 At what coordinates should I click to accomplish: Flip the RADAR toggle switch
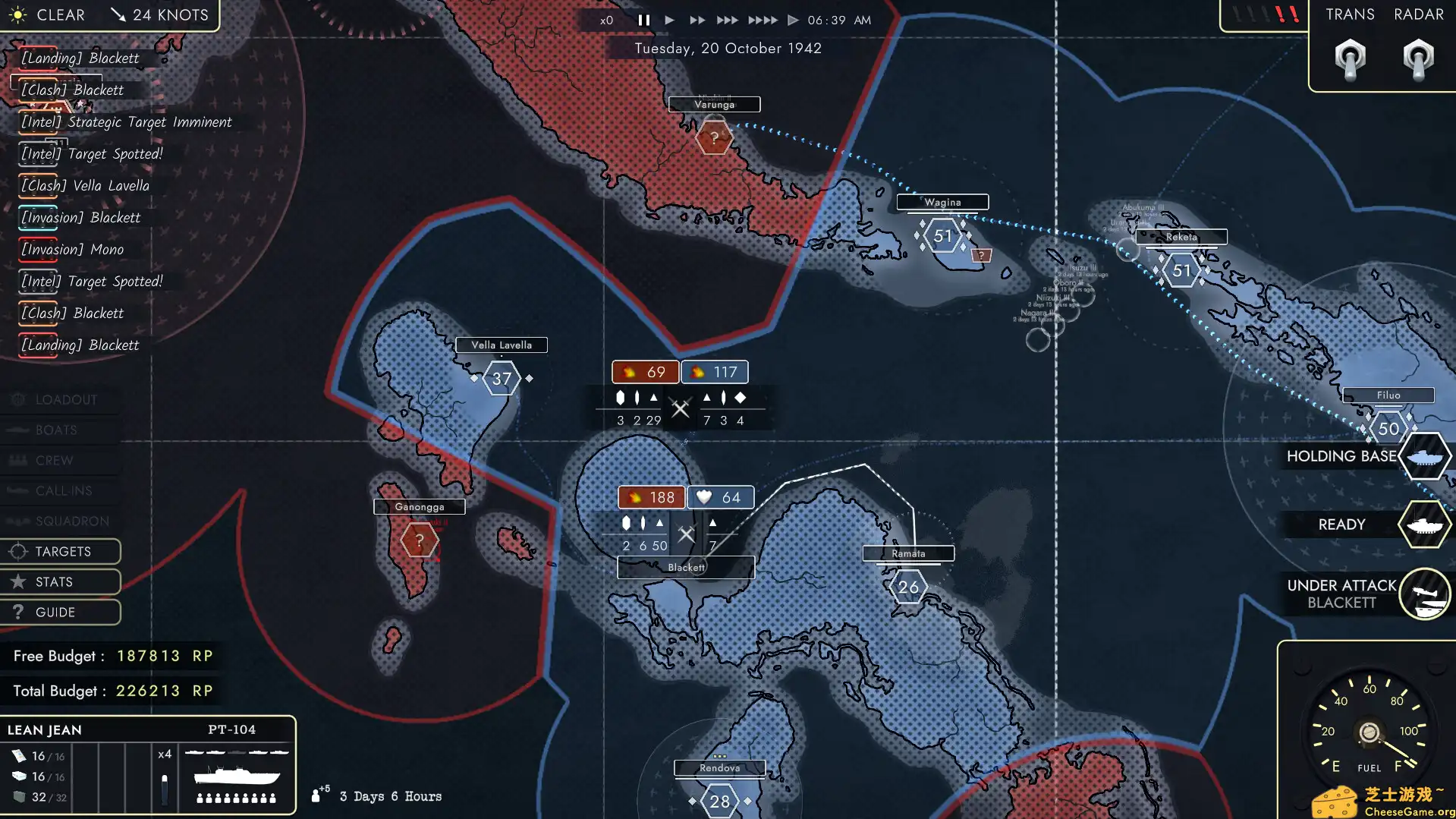coord(1417,59)
